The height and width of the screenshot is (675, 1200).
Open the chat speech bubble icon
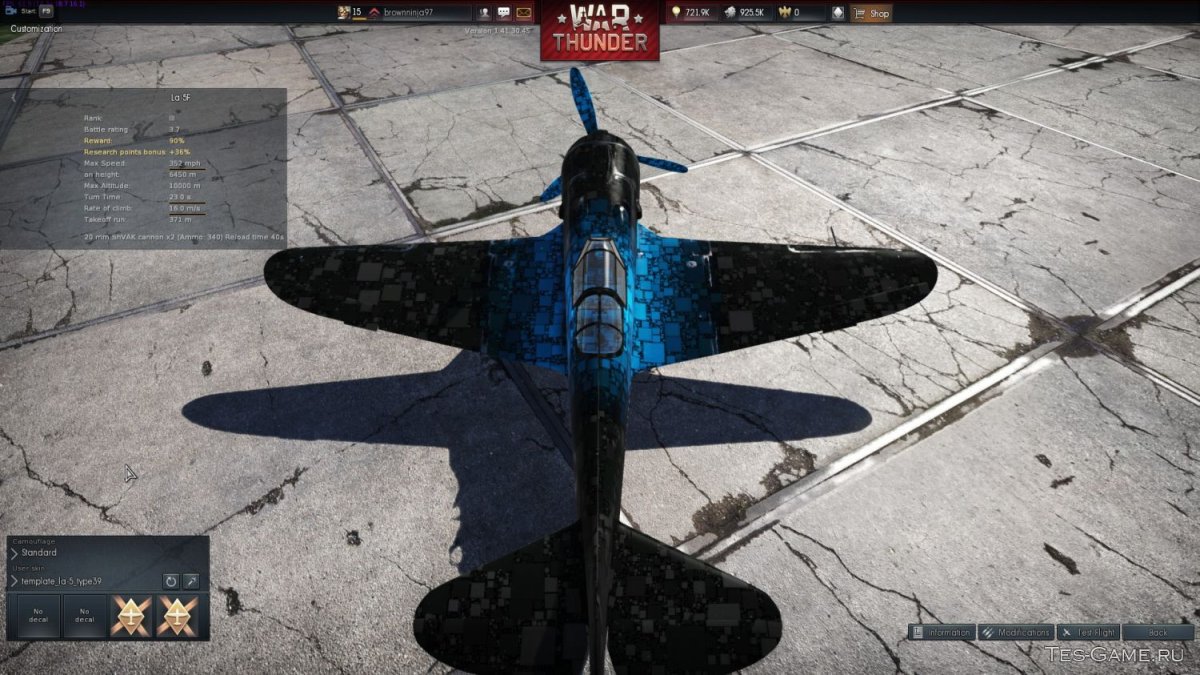[x=504, y=13]
